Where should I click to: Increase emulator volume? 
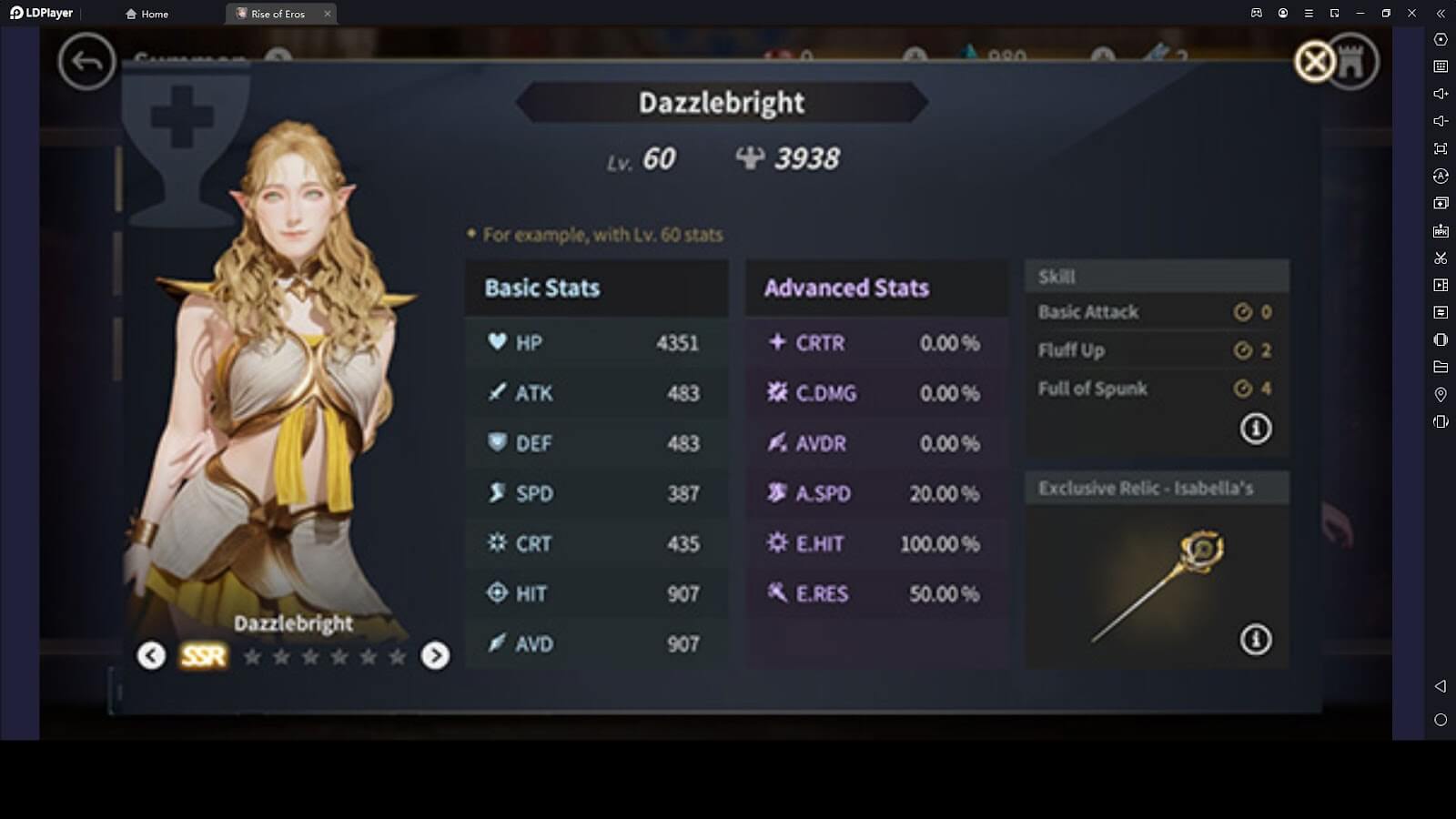tap(1441, 93)
